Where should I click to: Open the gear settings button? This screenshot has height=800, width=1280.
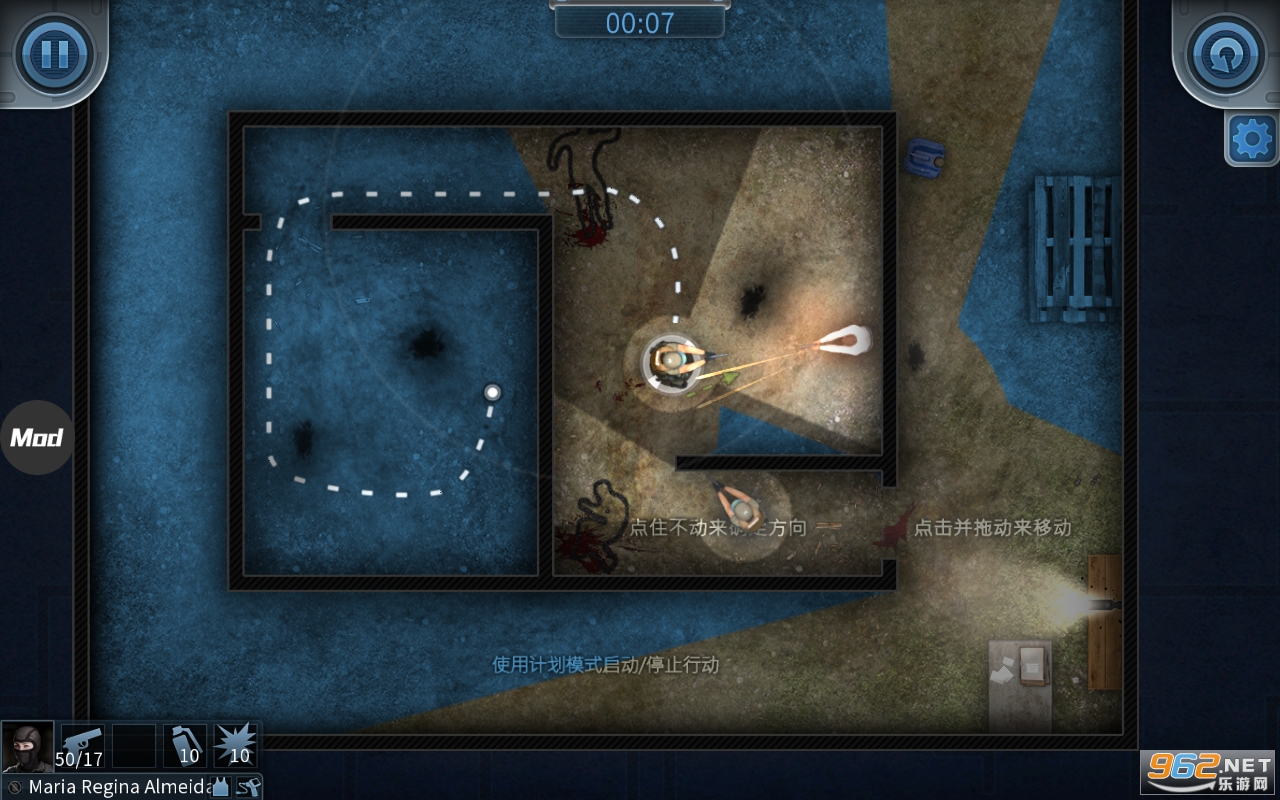point(1251,139)
